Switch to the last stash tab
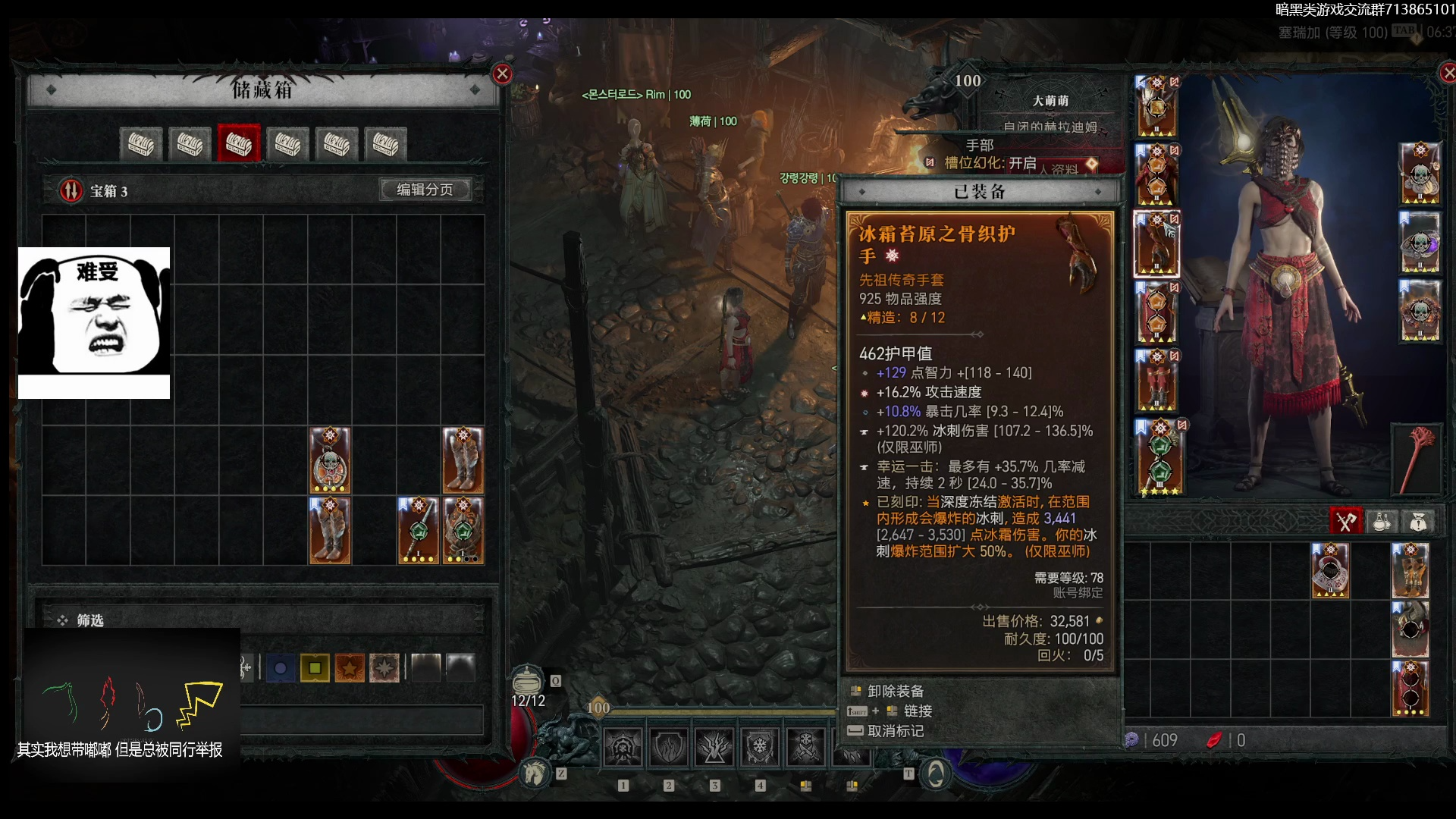This screenshot has width=1456, height=819. coord(386,143)
